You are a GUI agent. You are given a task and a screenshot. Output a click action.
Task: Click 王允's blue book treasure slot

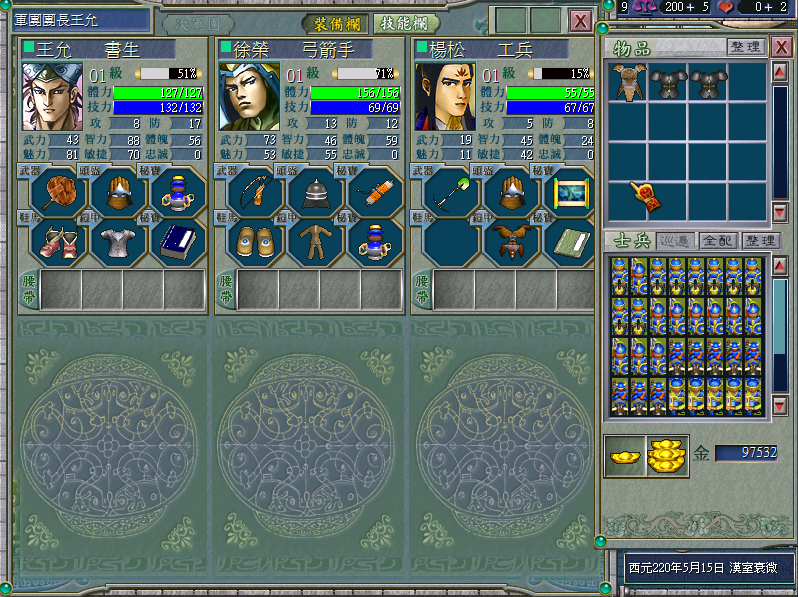178,240
